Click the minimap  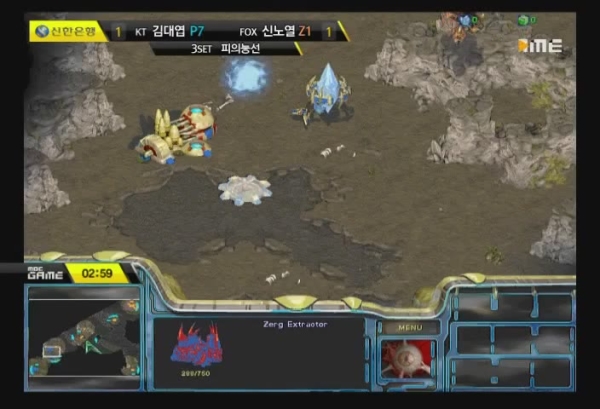(x=84, y=336)
